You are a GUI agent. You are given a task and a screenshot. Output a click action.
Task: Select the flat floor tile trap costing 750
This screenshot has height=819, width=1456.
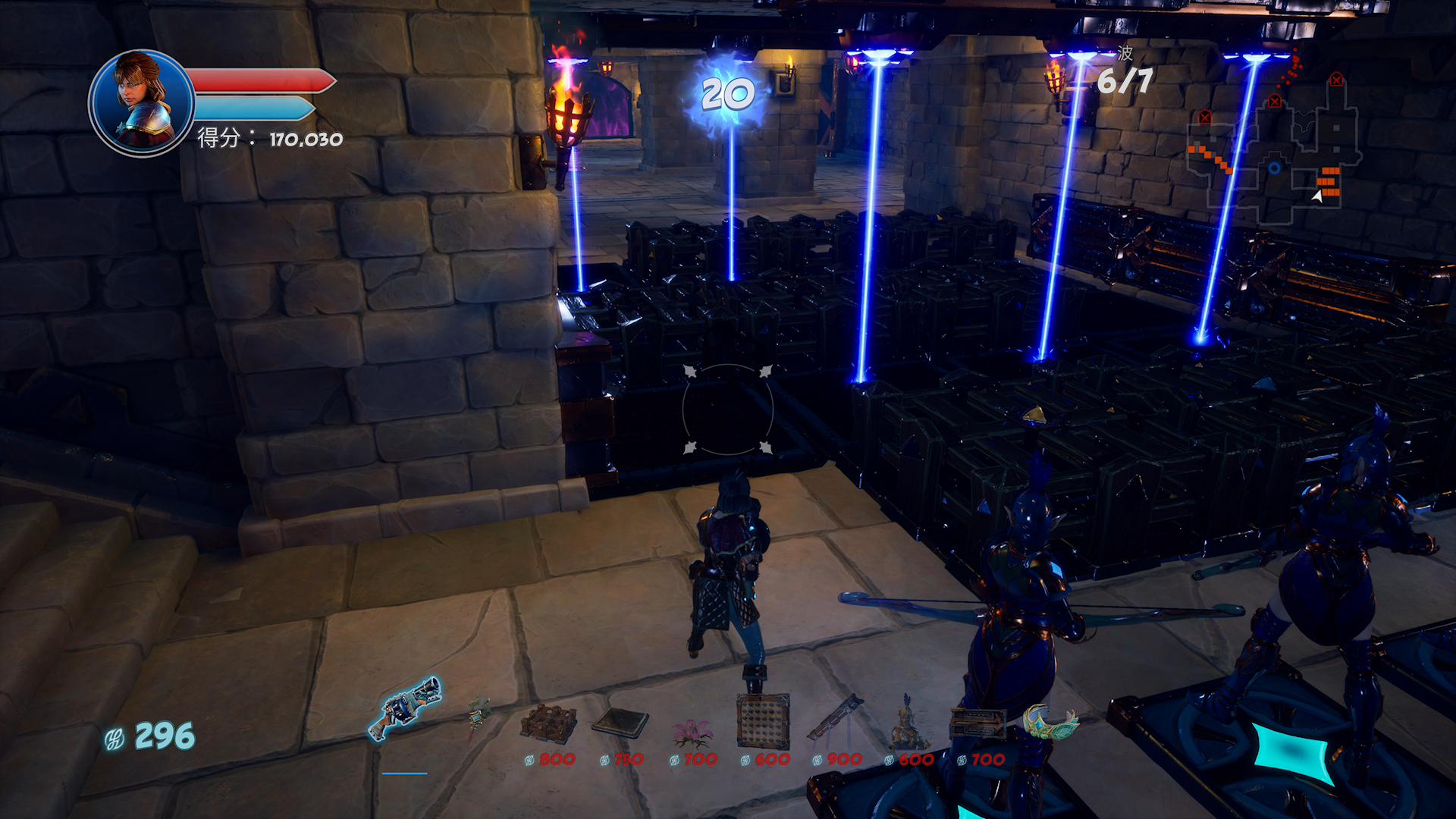620,722
